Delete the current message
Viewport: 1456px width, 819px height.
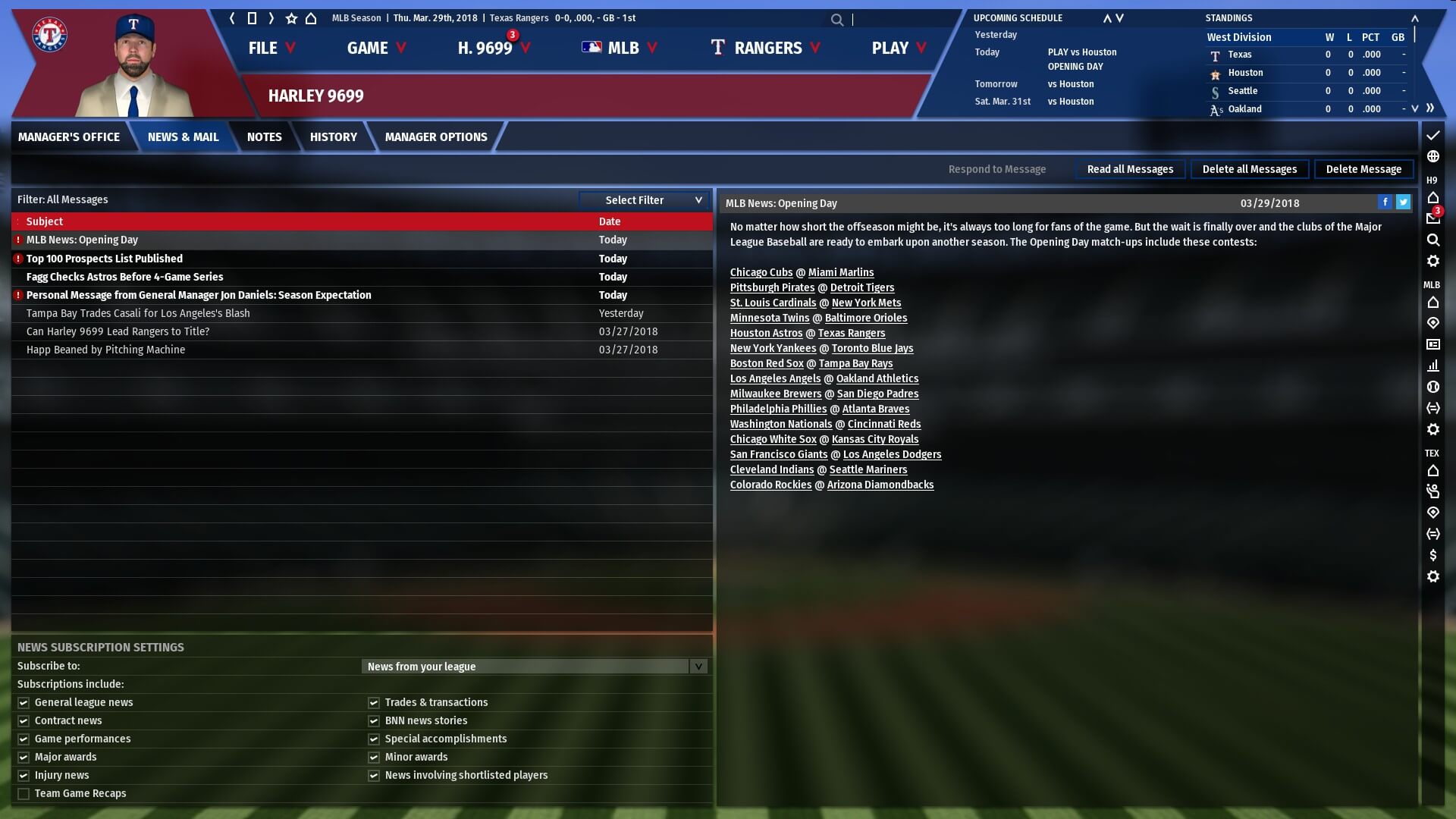tap(1363, 169)
